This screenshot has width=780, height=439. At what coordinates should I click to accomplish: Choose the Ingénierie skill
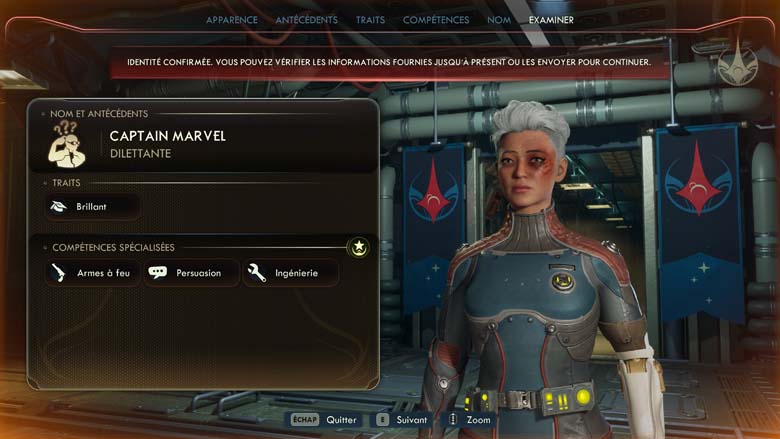pyautogui.click(x=290, y=273)
